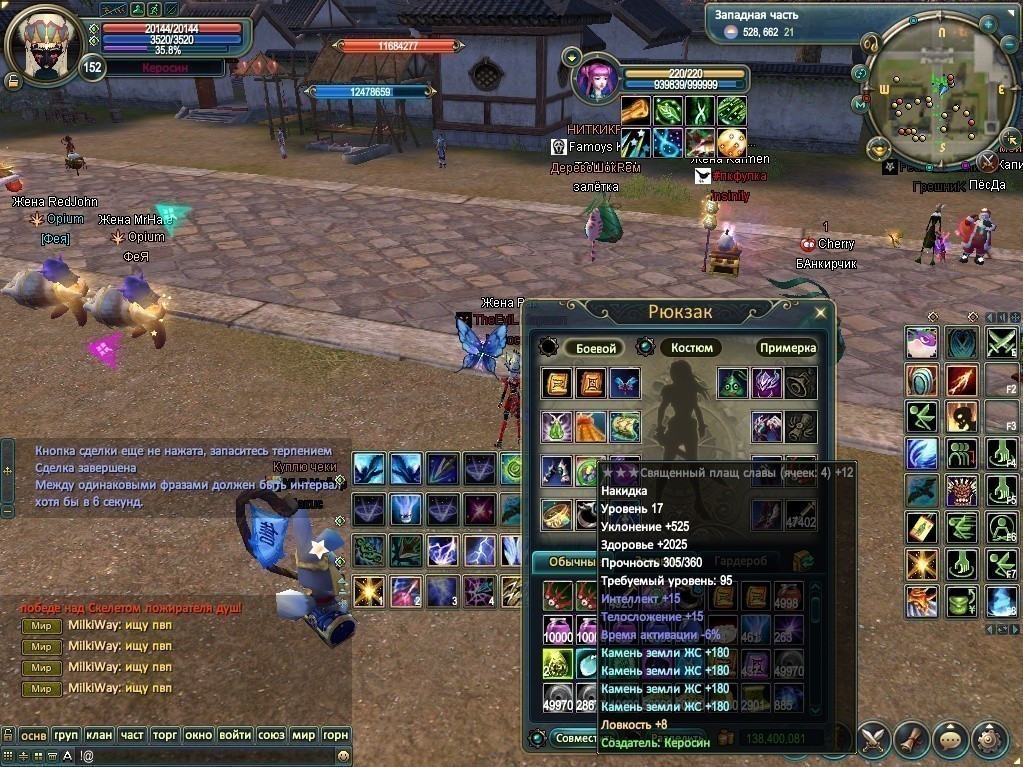Image resolution: width=1023 pixels, height=767 pixels.
Task: Click the refresh arrows icon beside Гардероб
Action: pos(801,562)
